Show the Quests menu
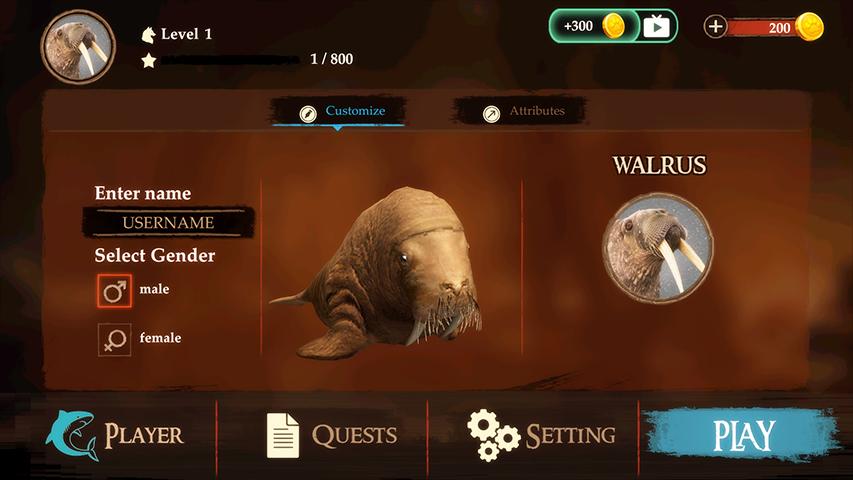Viewport: 853px width, 480px height. (x=331, y=435)
